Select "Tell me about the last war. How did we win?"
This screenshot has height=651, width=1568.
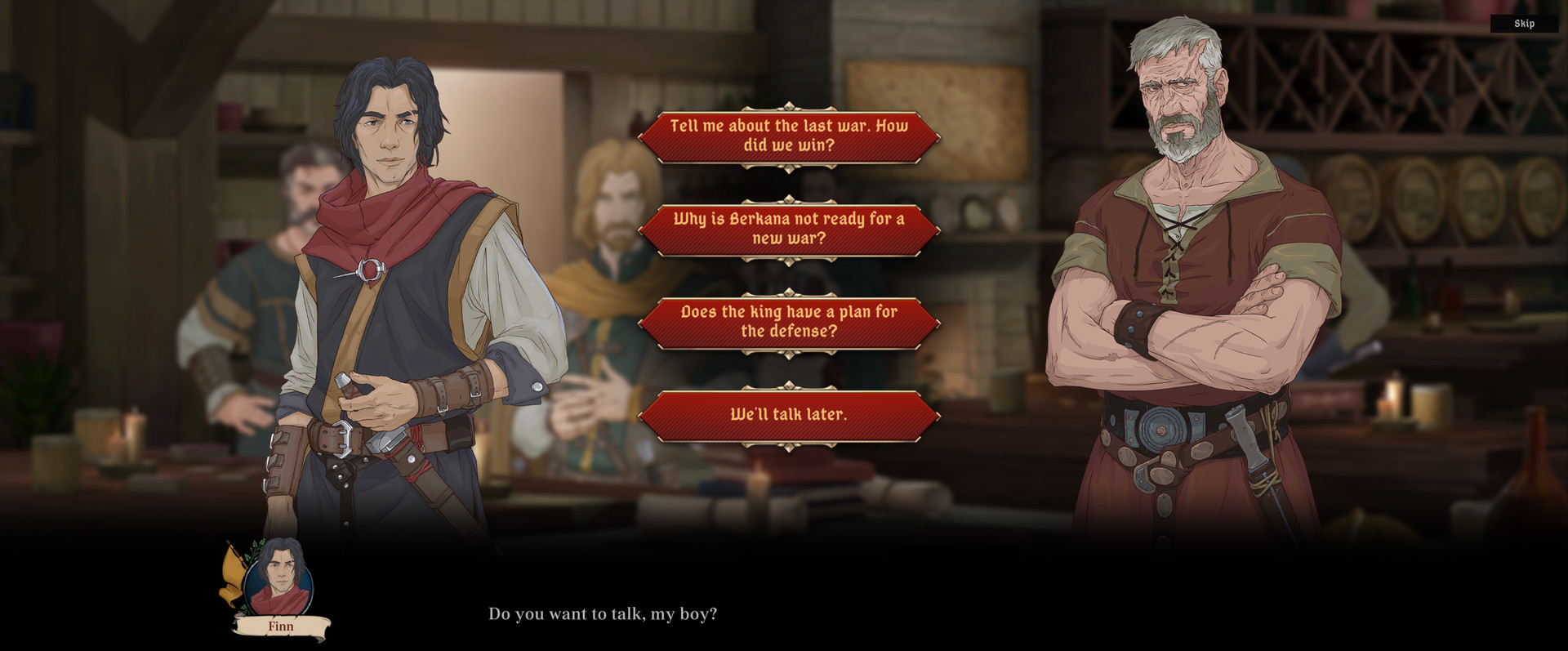pos(789,136)
